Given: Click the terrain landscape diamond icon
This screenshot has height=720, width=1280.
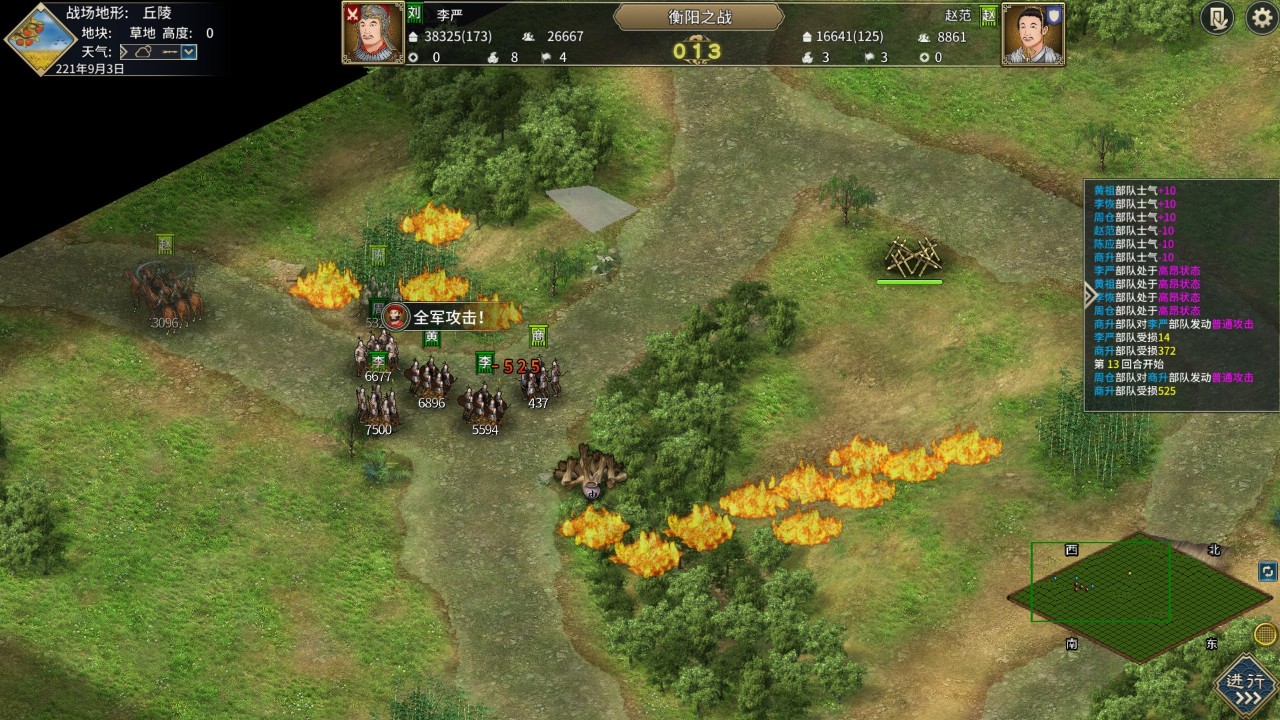Looking at the screenshot, I should pos(40,39).
